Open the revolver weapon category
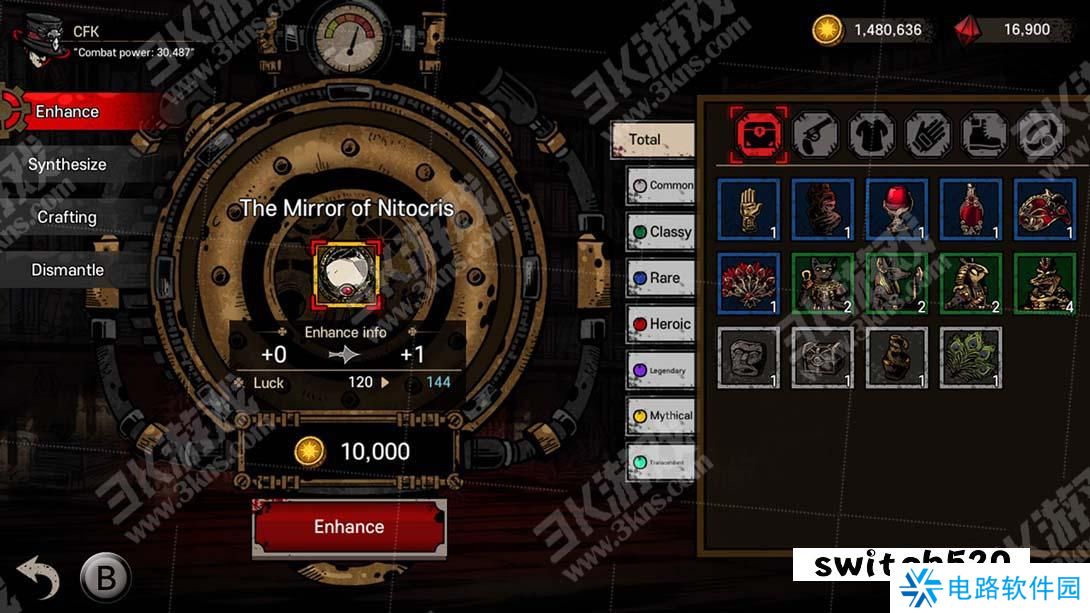The height and width of the screenshot is (613, 1090). 815,133
